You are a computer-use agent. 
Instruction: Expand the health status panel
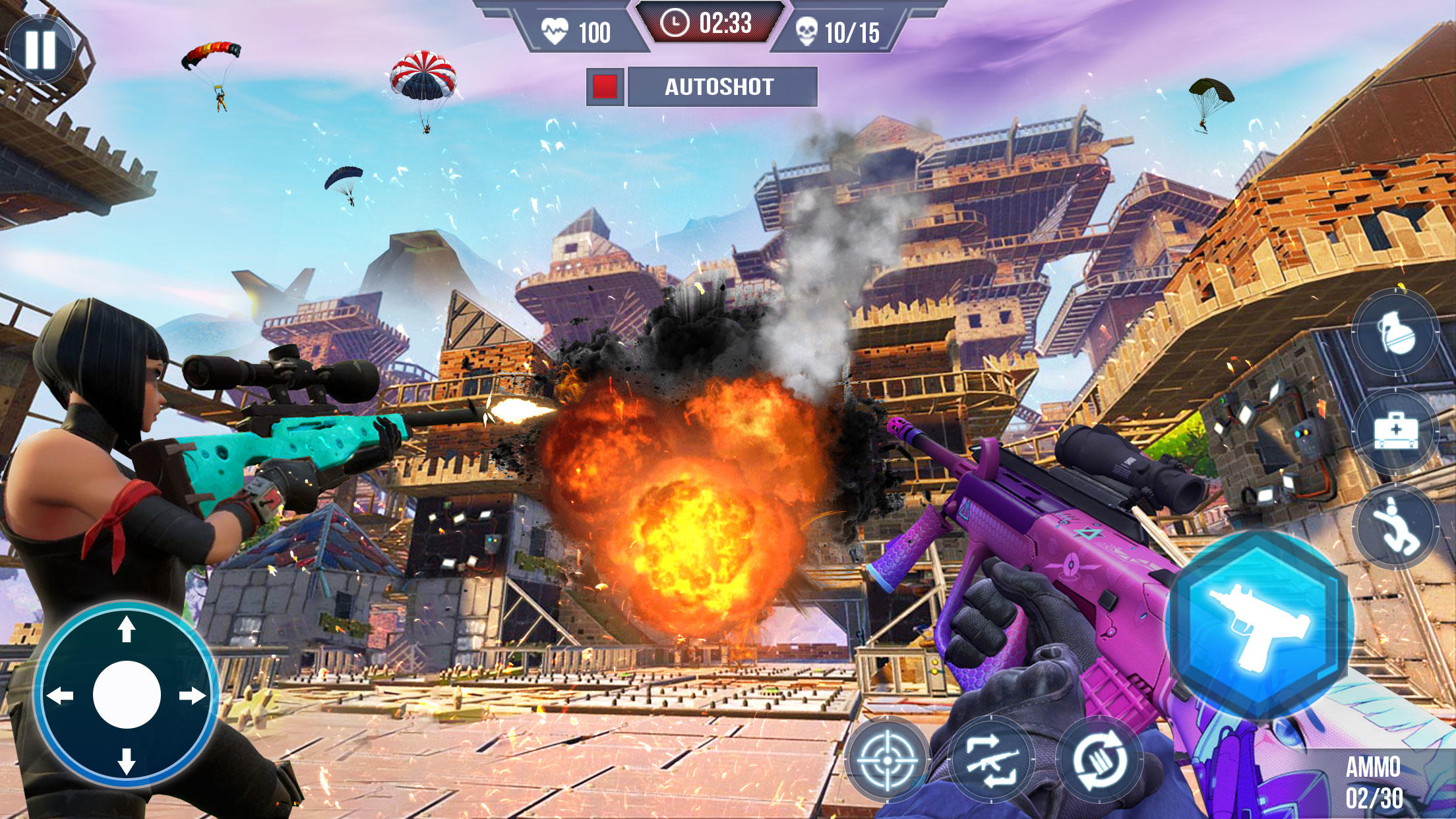click(x=580, y=29)
